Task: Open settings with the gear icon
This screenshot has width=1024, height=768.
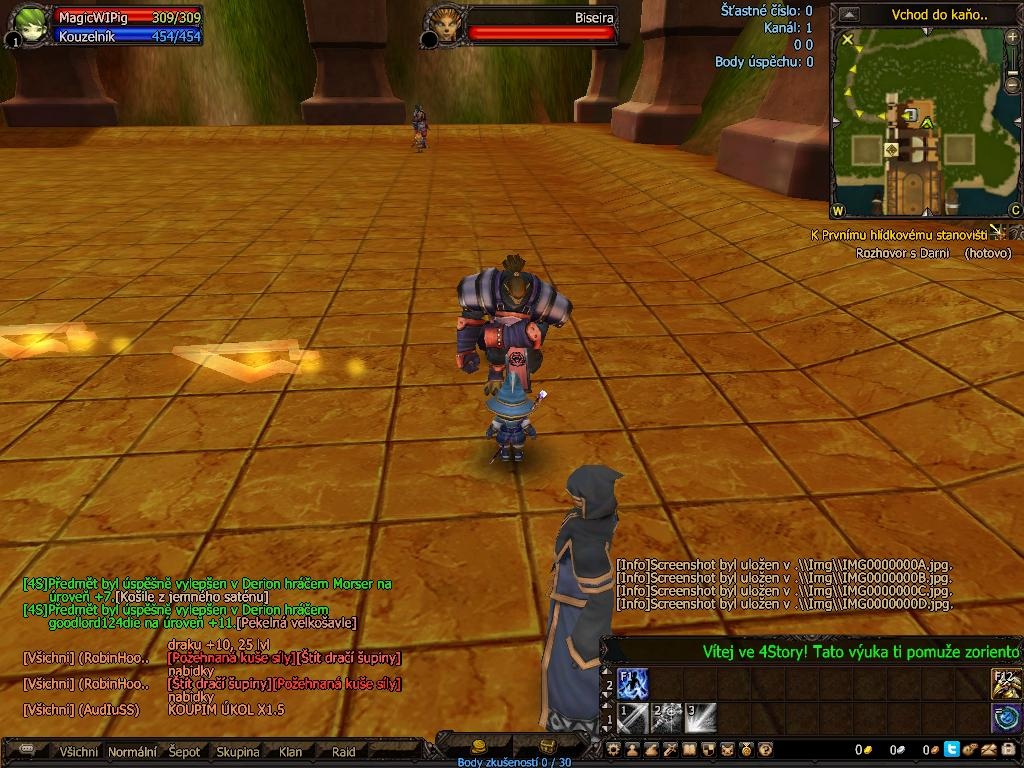Action: pyautogui.click(x=614, y=749)
